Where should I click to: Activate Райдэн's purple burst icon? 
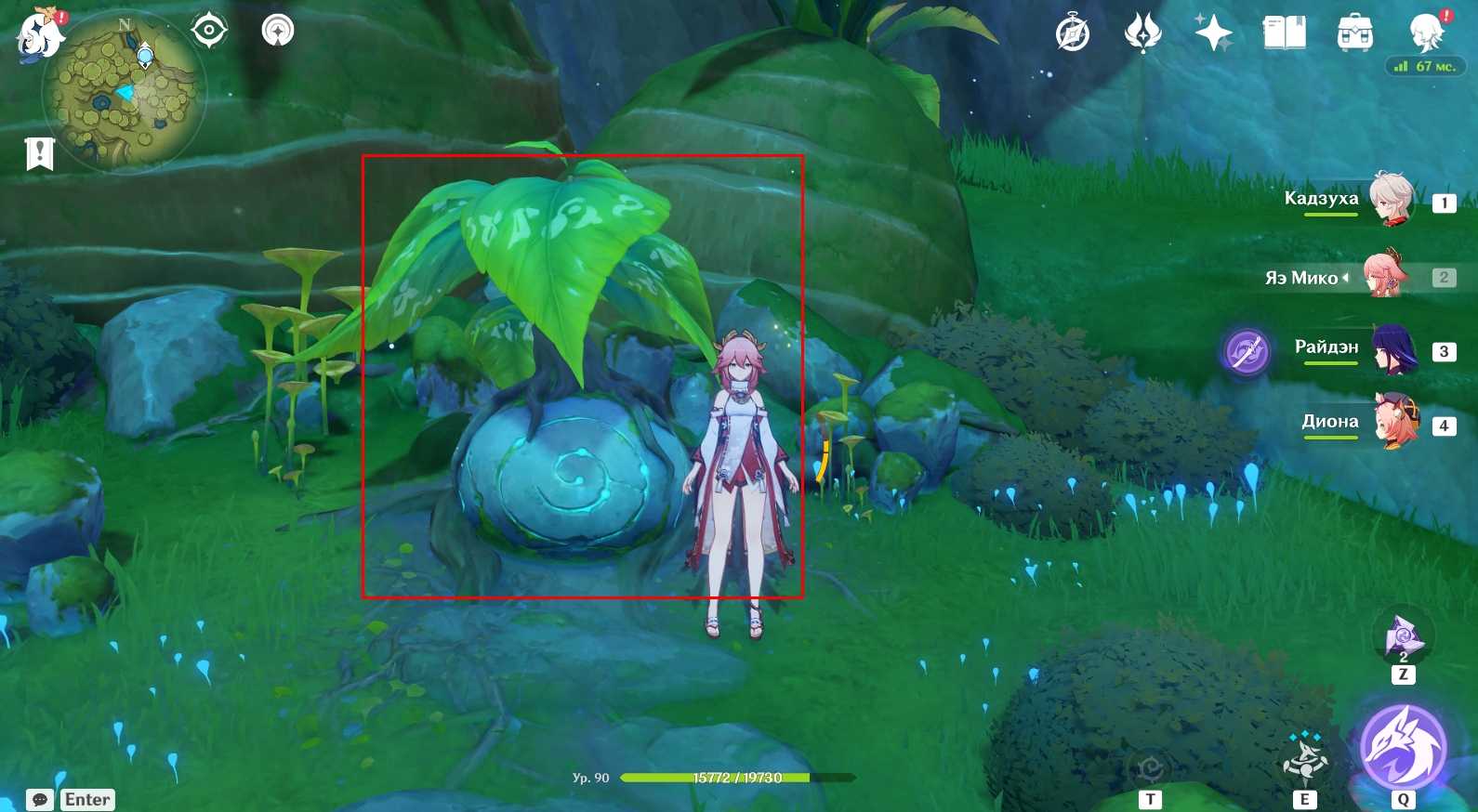pos(1247,351)
